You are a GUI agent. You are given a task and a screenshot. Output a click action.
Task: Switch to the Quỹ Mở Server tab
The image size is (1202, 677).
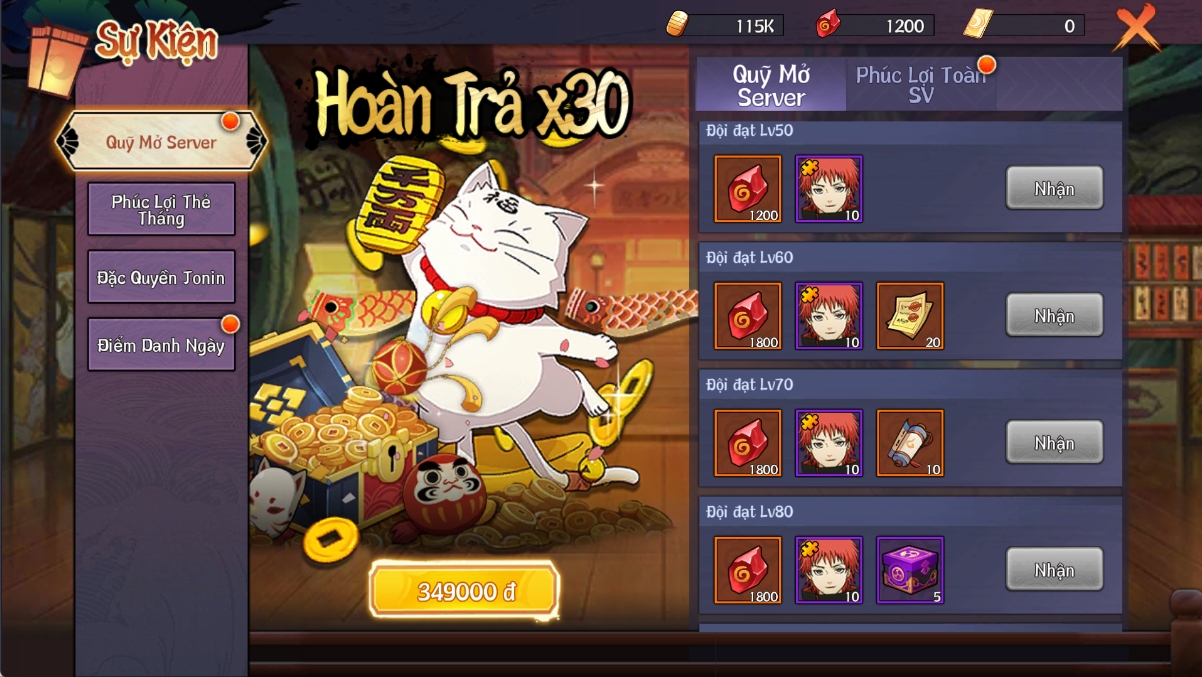click(x=771, y=85)
